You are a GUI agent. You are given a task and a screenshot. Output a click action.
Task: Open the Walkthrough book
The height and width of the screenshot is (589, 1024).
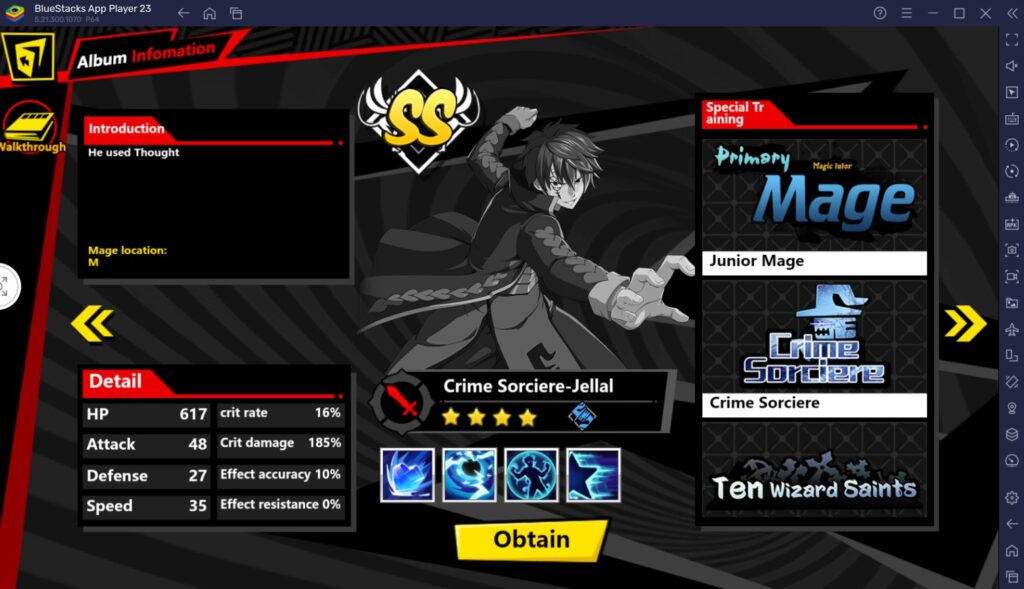coord(30,130)
